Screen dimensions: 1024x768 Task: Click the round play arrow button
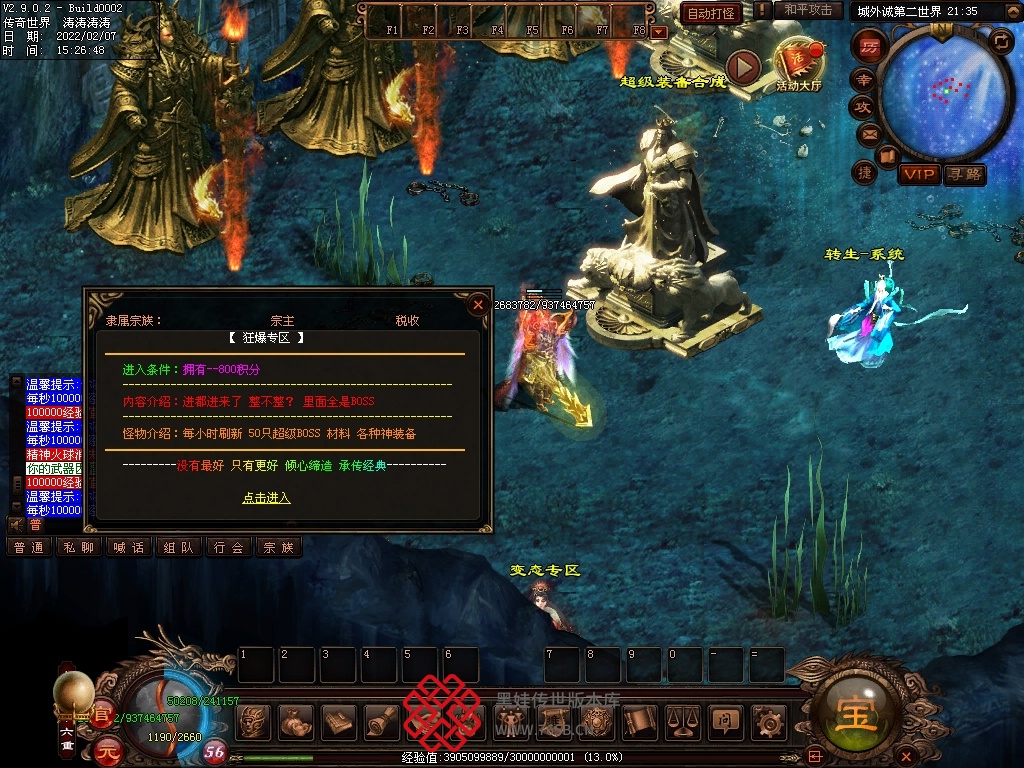click(743, 67)
